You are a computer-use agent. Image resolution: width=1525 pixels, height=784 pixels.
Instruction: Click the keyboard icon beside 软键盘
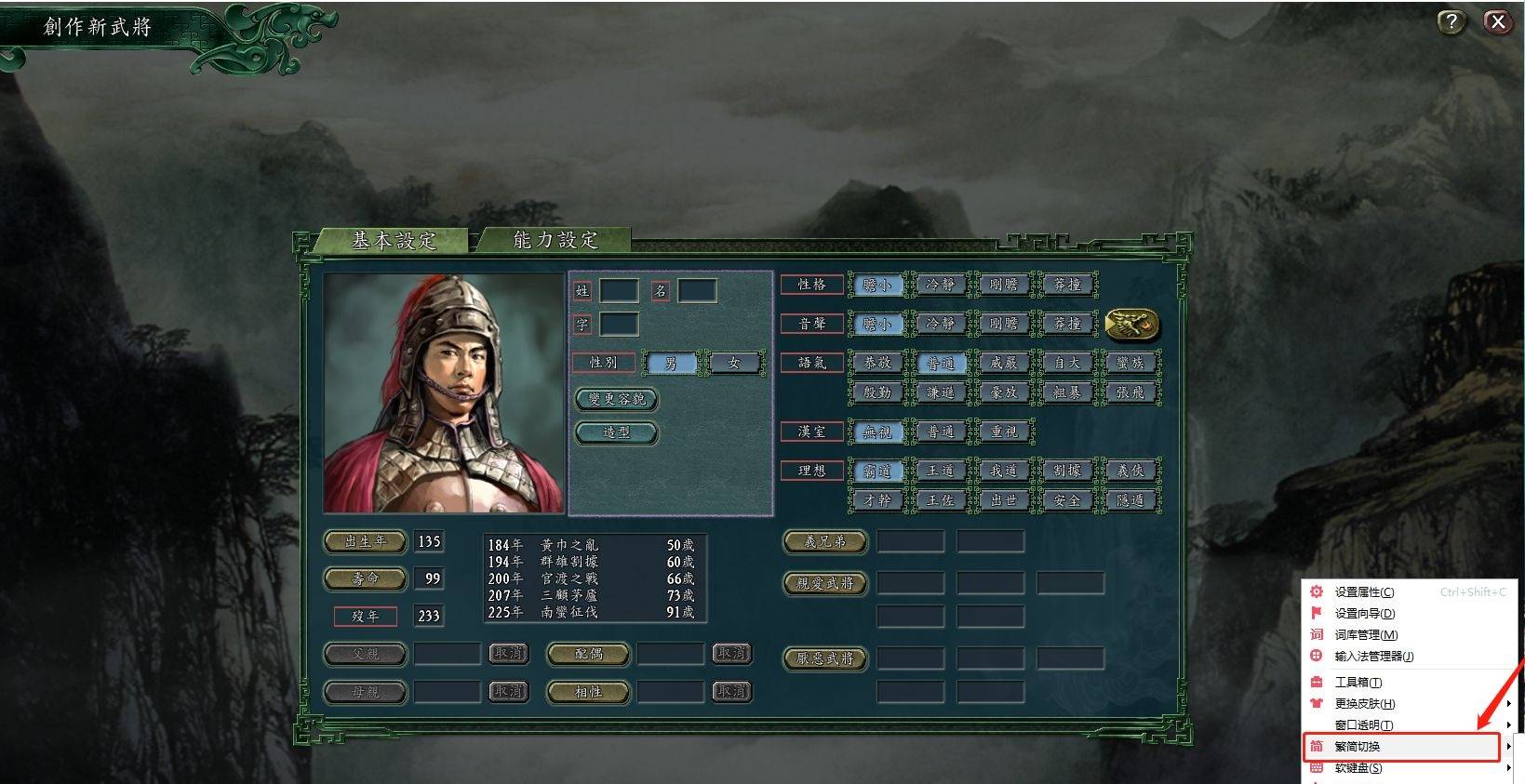[1316, 767]
